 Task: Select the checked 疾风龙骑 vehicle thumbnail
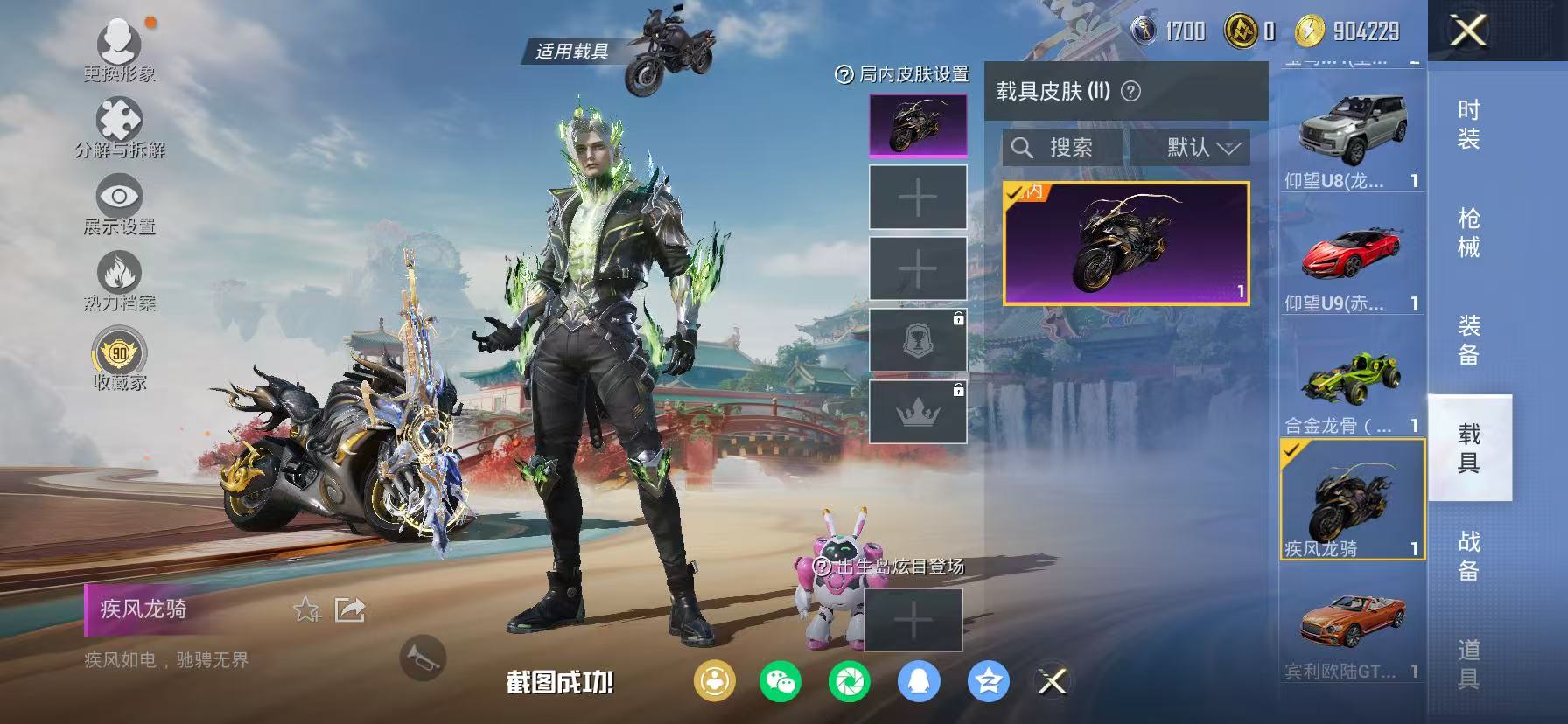(1352, 497)
